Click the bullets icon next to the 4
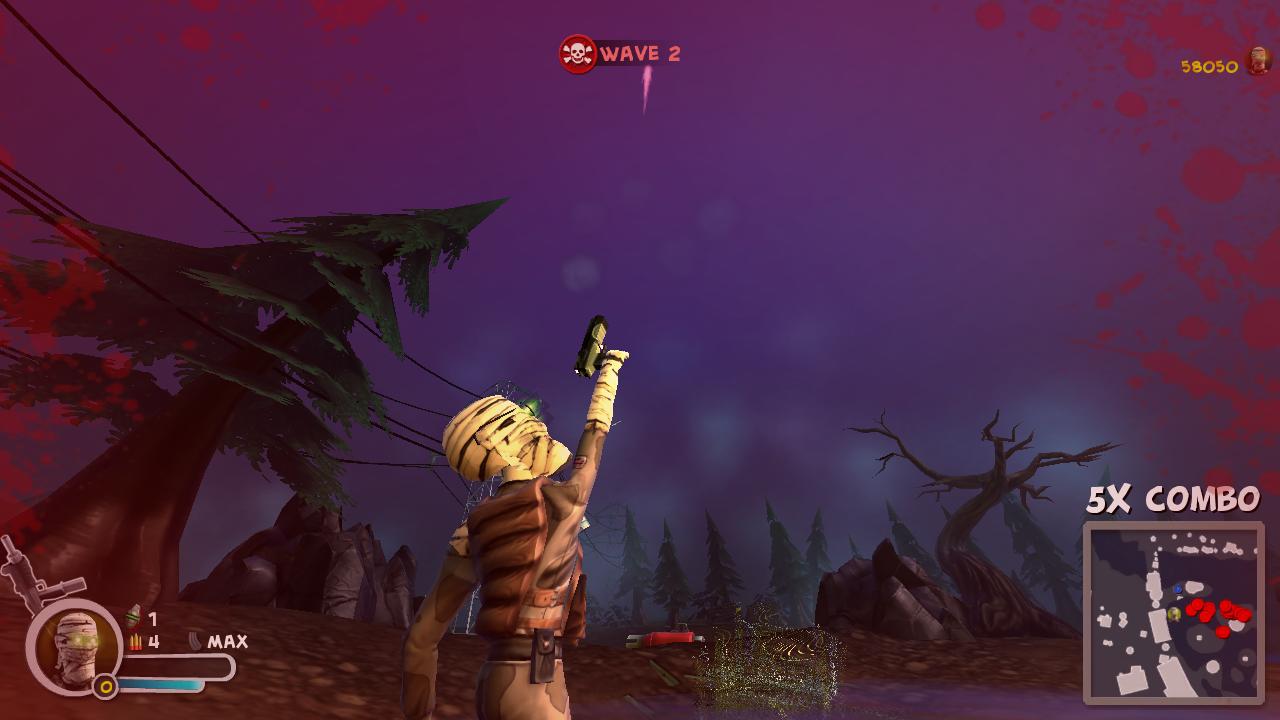This screenshot has width=1280, height=720. pos(136,641)
